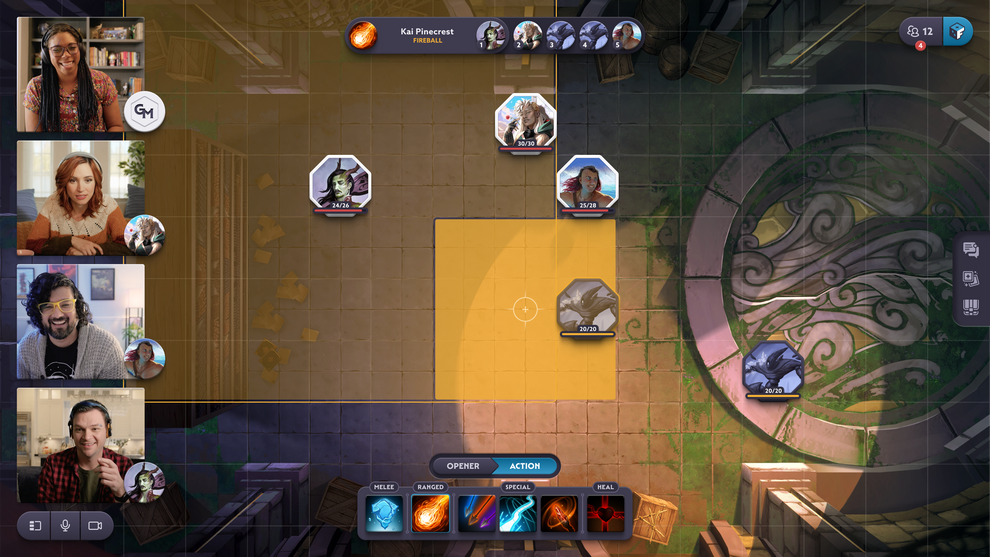Select the Action tab
Viewport: 990px width, 557px height.
coord(525,466)
